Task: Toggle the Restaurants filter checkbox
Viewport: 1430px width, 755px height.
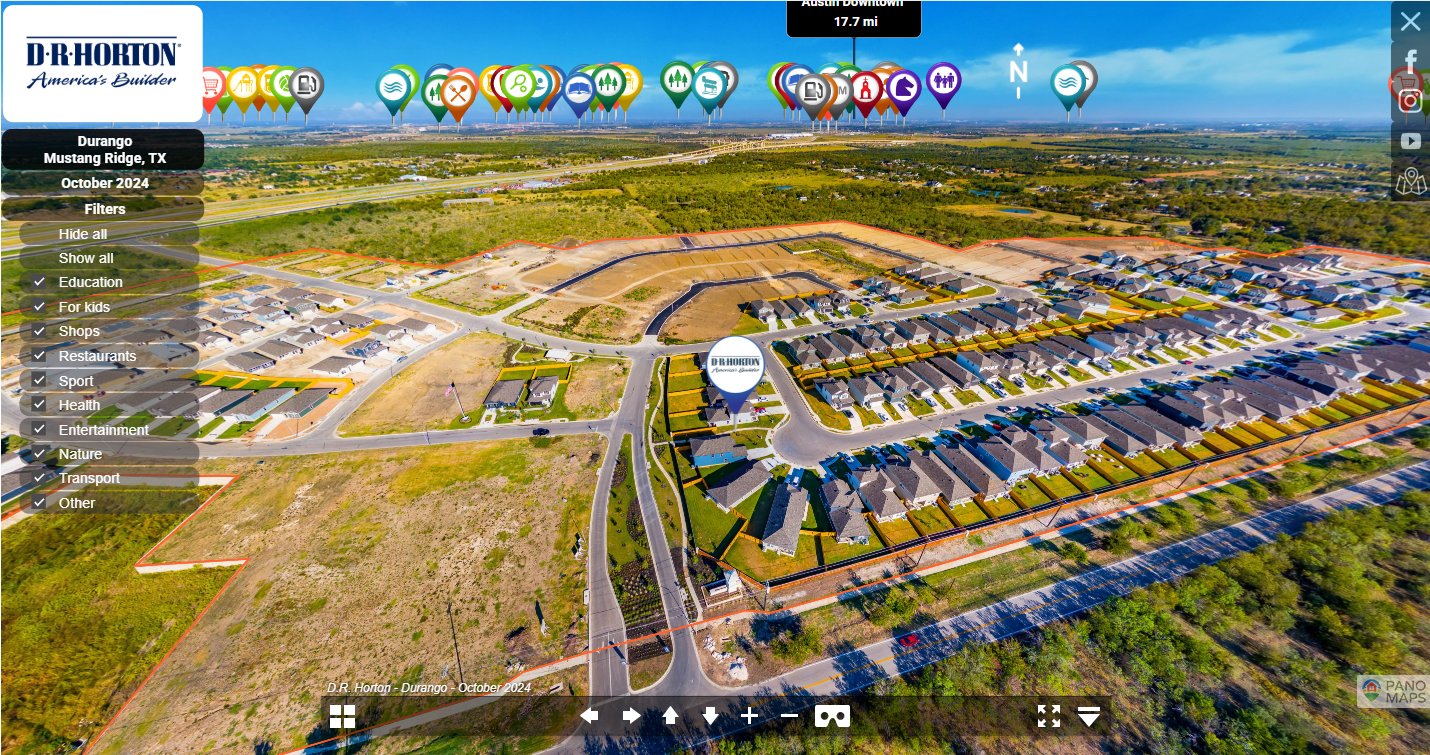Action: point(40,356)
